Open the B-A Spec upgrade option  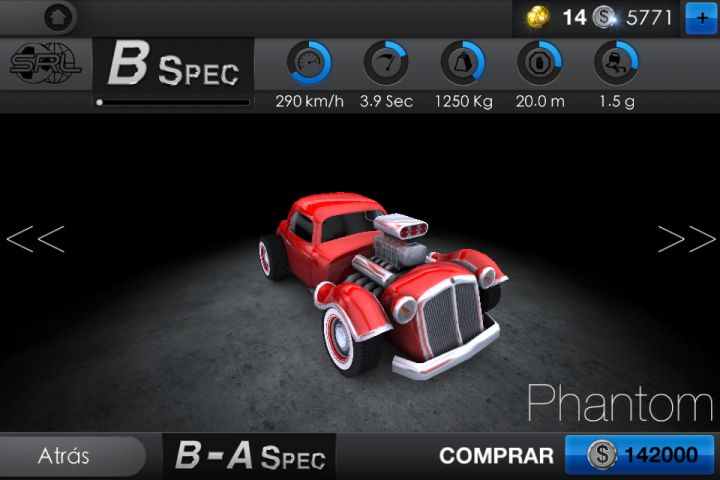coord(250,457)
